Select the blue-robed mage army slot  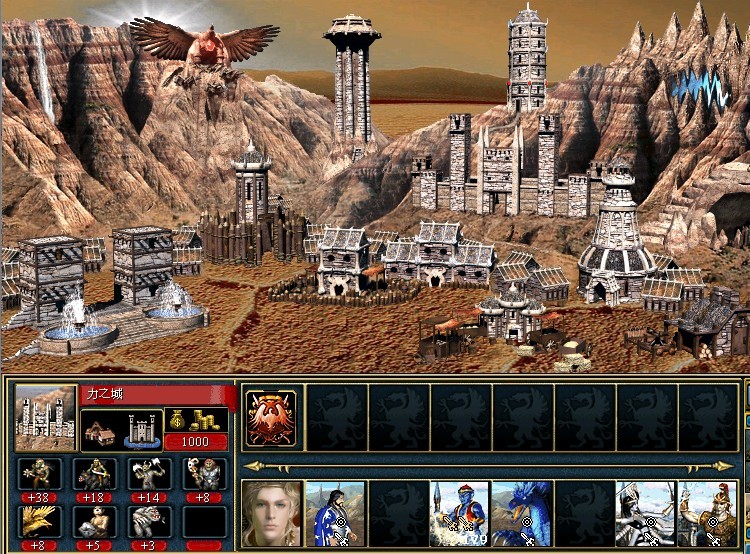(x=334, y=514)
